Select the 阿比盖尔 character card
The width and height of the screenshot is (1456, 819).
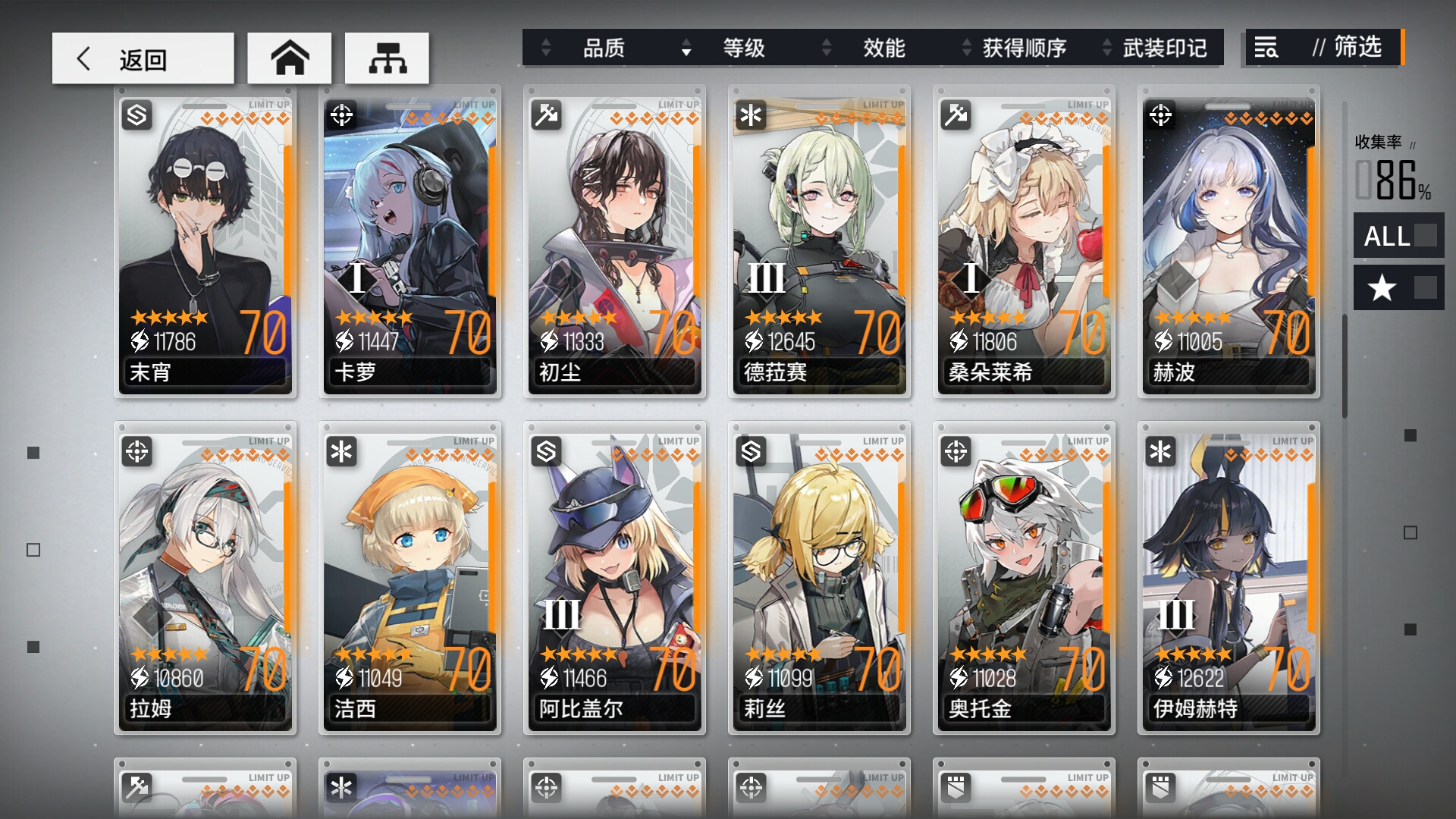click(x=614, y=579)
